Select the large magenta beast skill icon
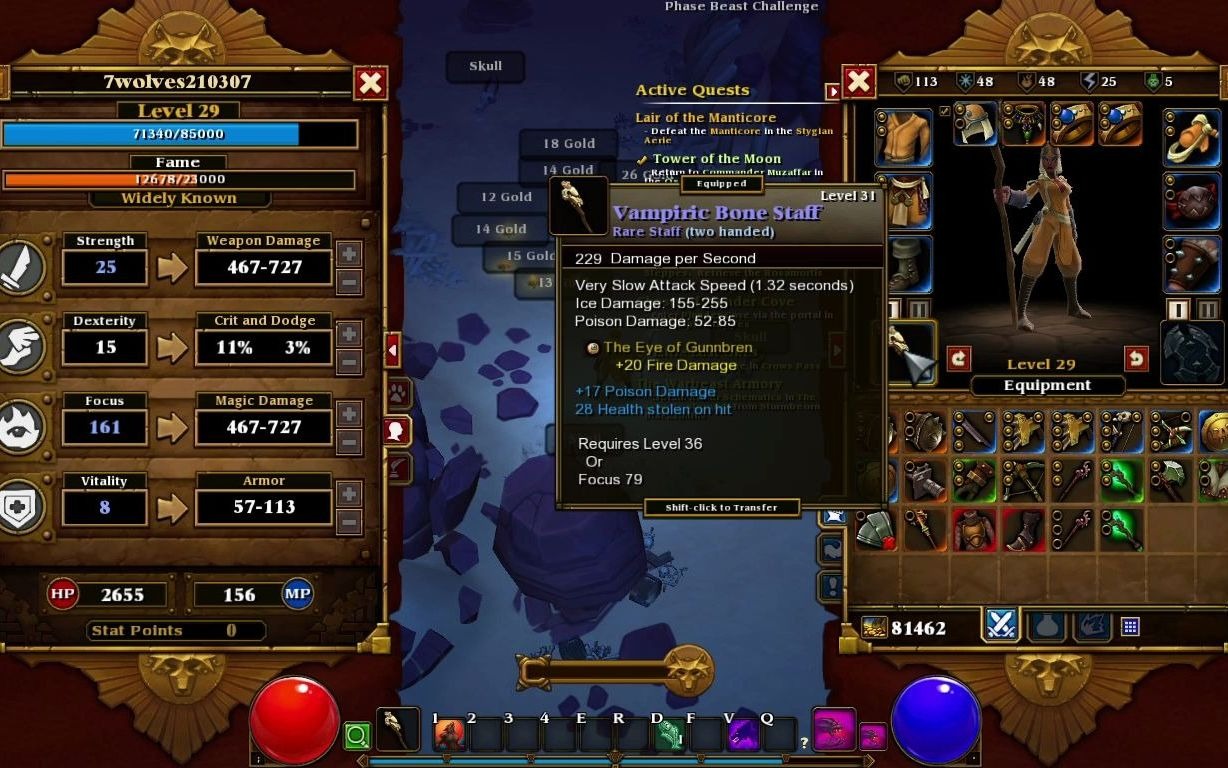The width and height of the screenshot is (1228, 768). click(833, 731)
